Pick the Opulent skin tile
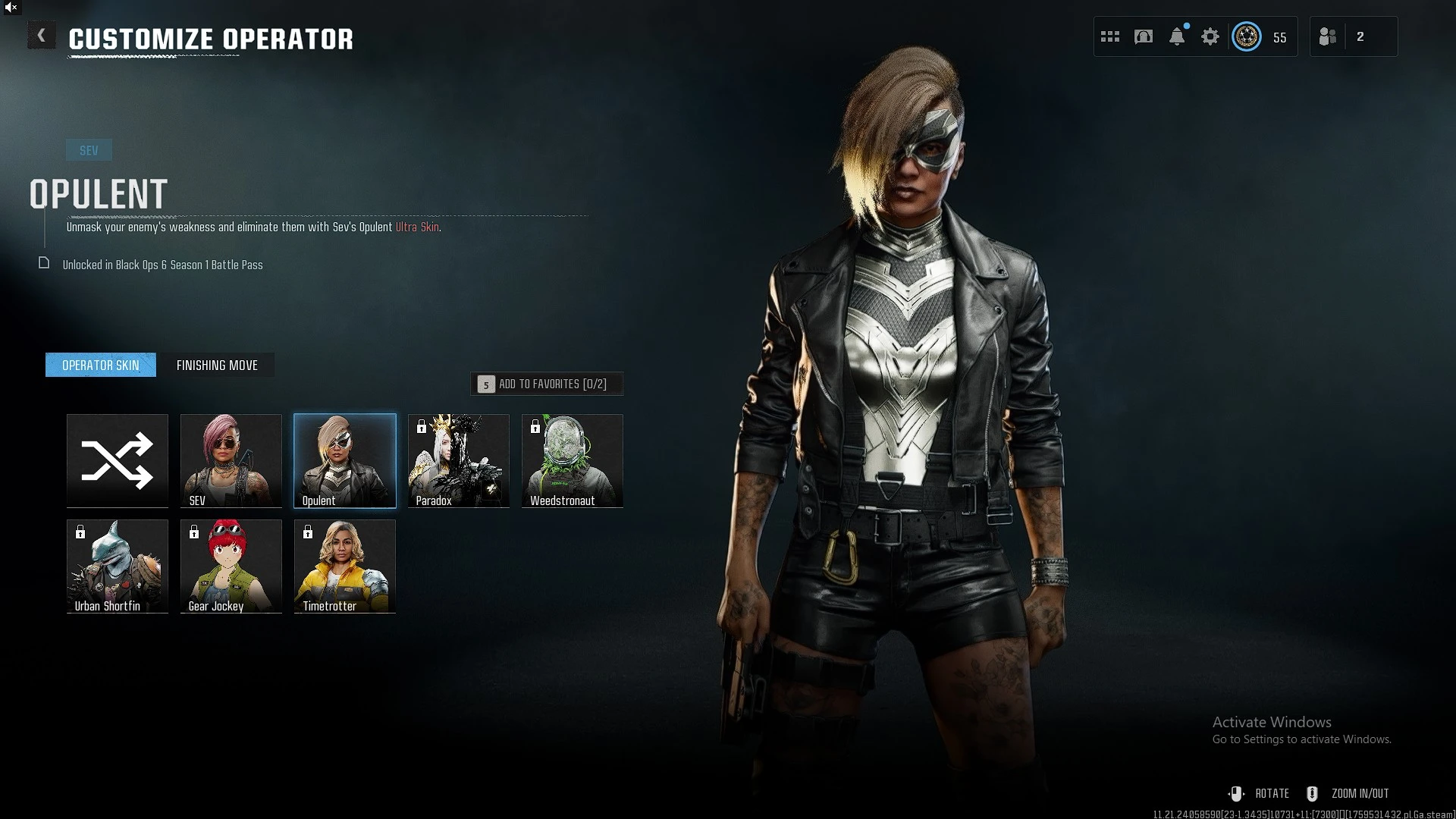 [345, 460]
